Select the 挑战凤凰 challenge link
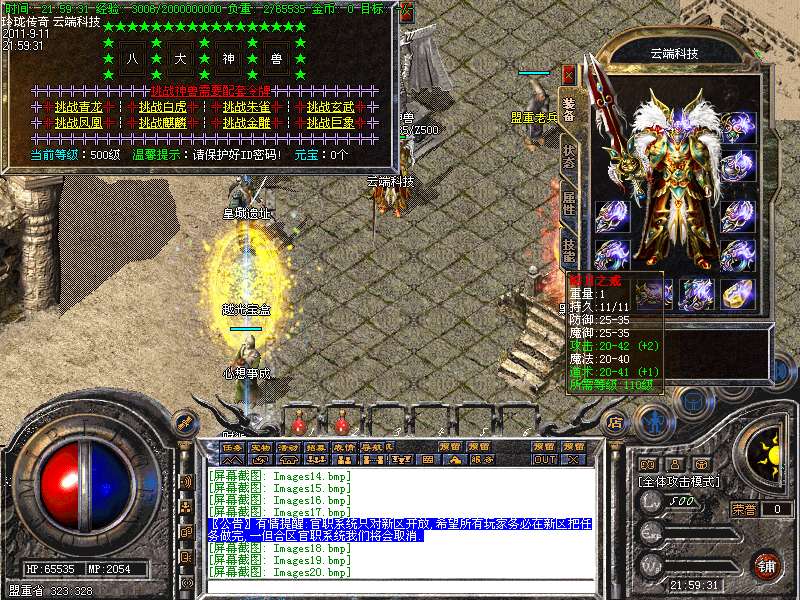Image resolution: width=800 pixels, height=600 pixels. coord(78,122)
